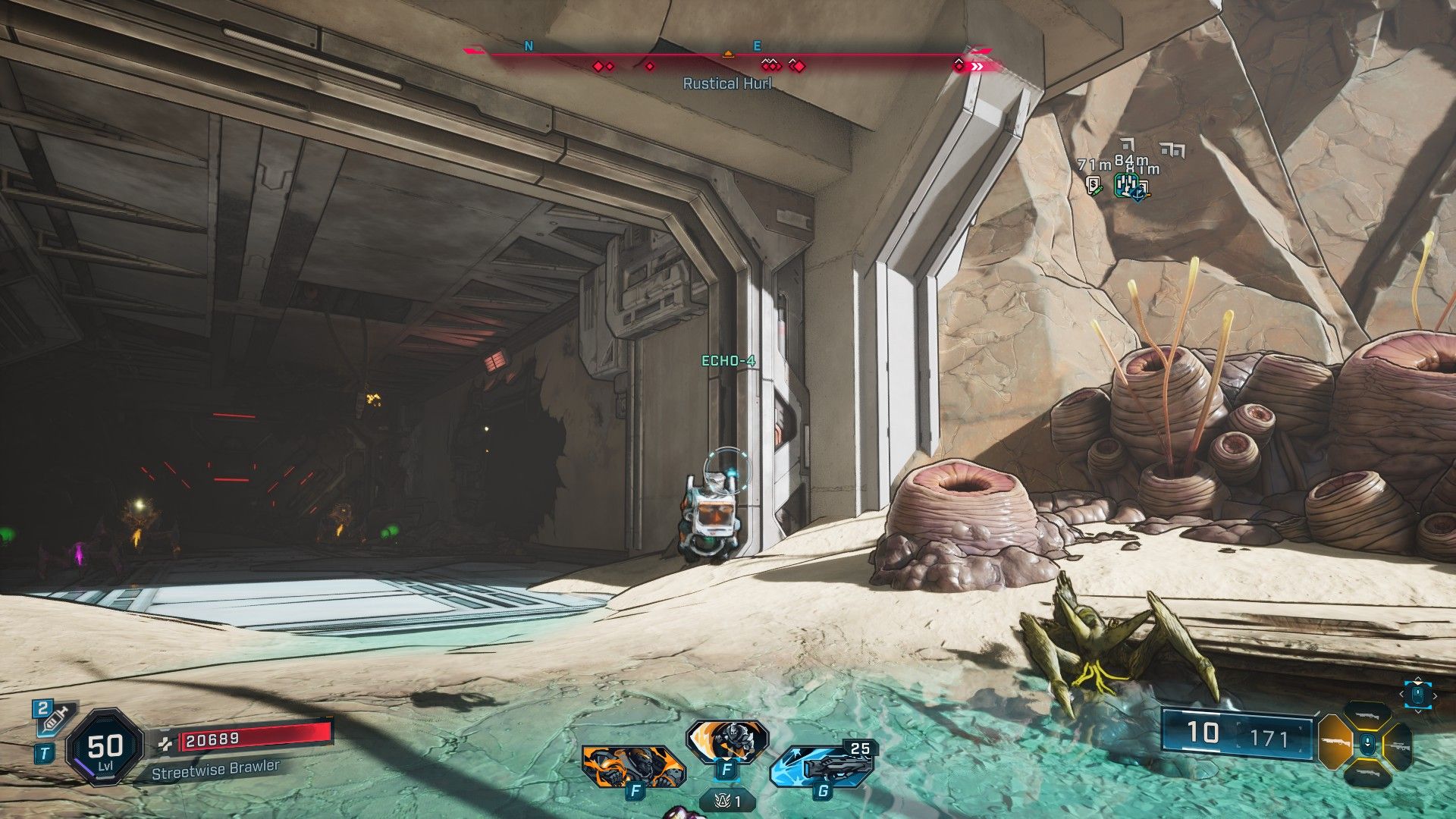Use the blue heavy weapon ordnance icon

coord(821,766)
